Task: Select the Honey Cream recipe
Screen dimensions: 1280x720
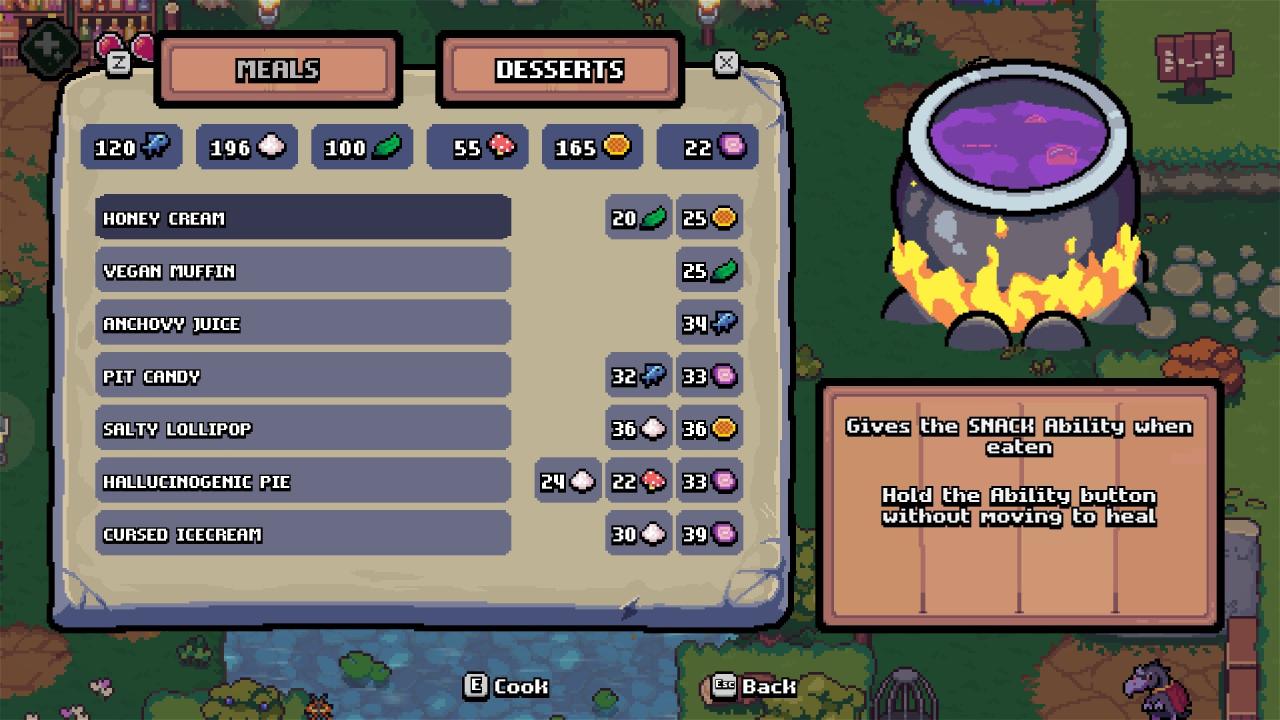Action: (x=303, y=218)
